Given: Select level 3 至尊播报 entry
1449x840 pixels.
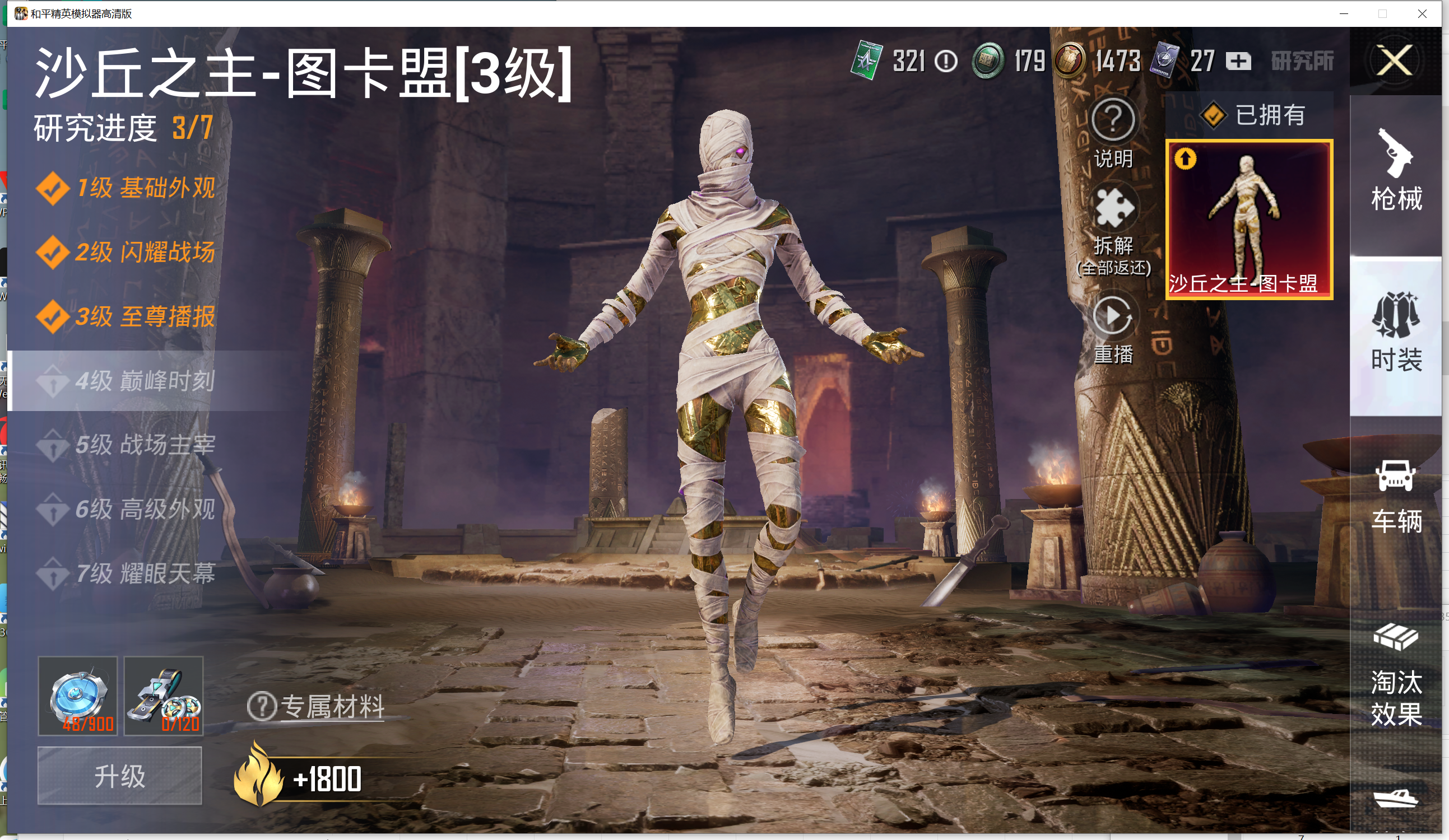Looking at the screenshot, I should point(127,317).
